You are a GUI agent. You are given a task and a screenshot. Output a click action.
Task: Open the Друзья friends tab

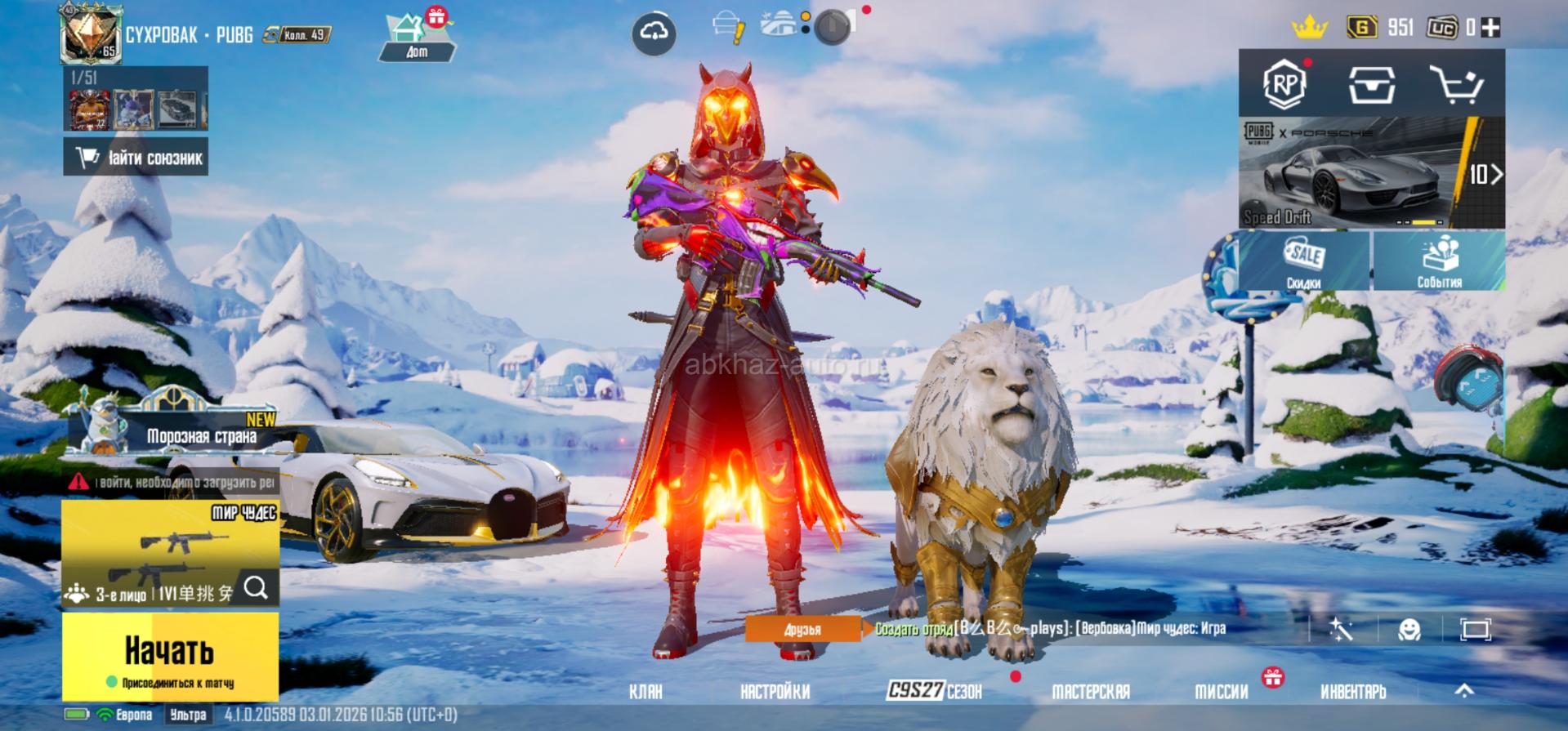(x=802, y=629)
